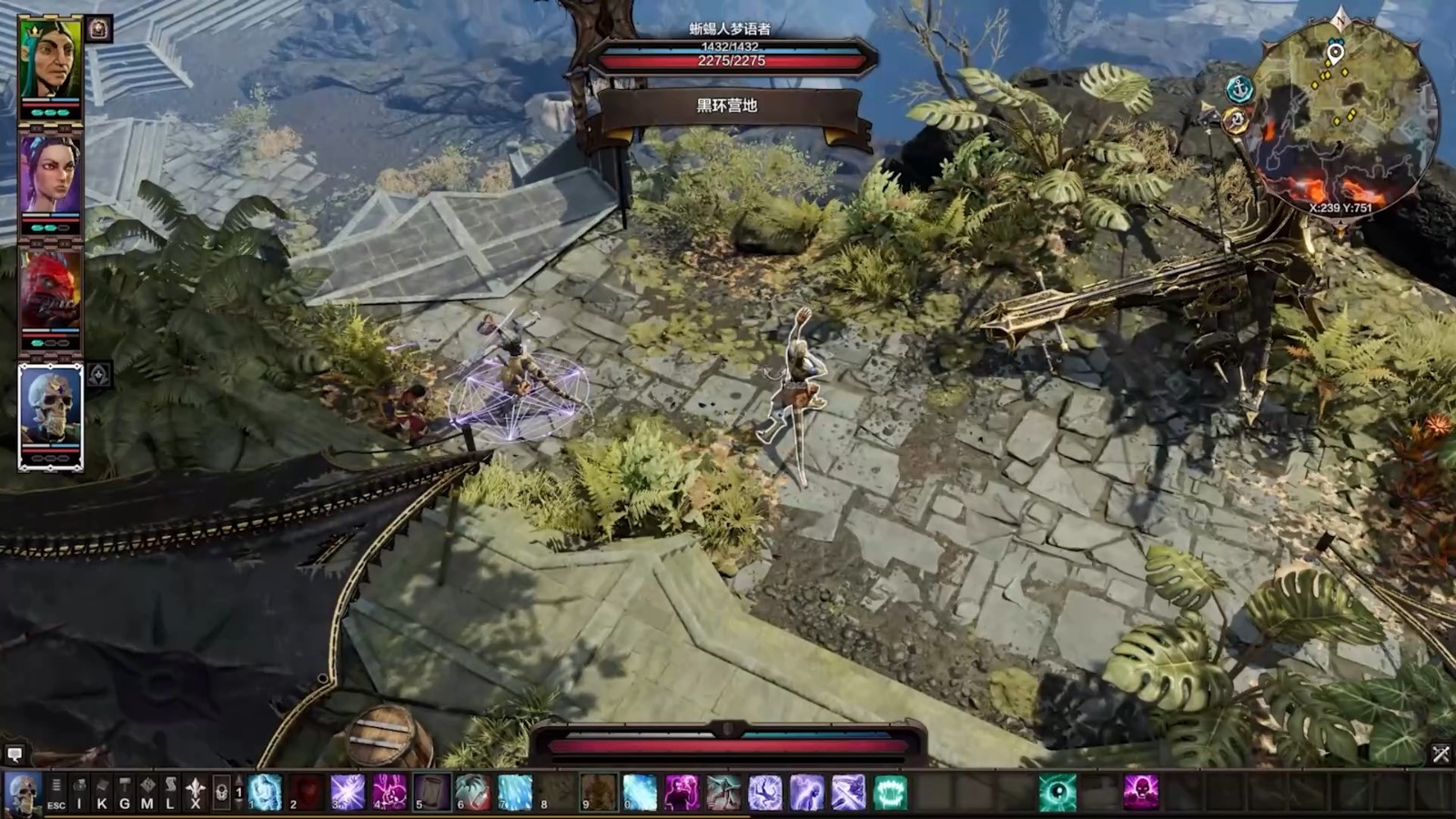
Task: Select the red lizard party portrait
Action: [51, 291]
